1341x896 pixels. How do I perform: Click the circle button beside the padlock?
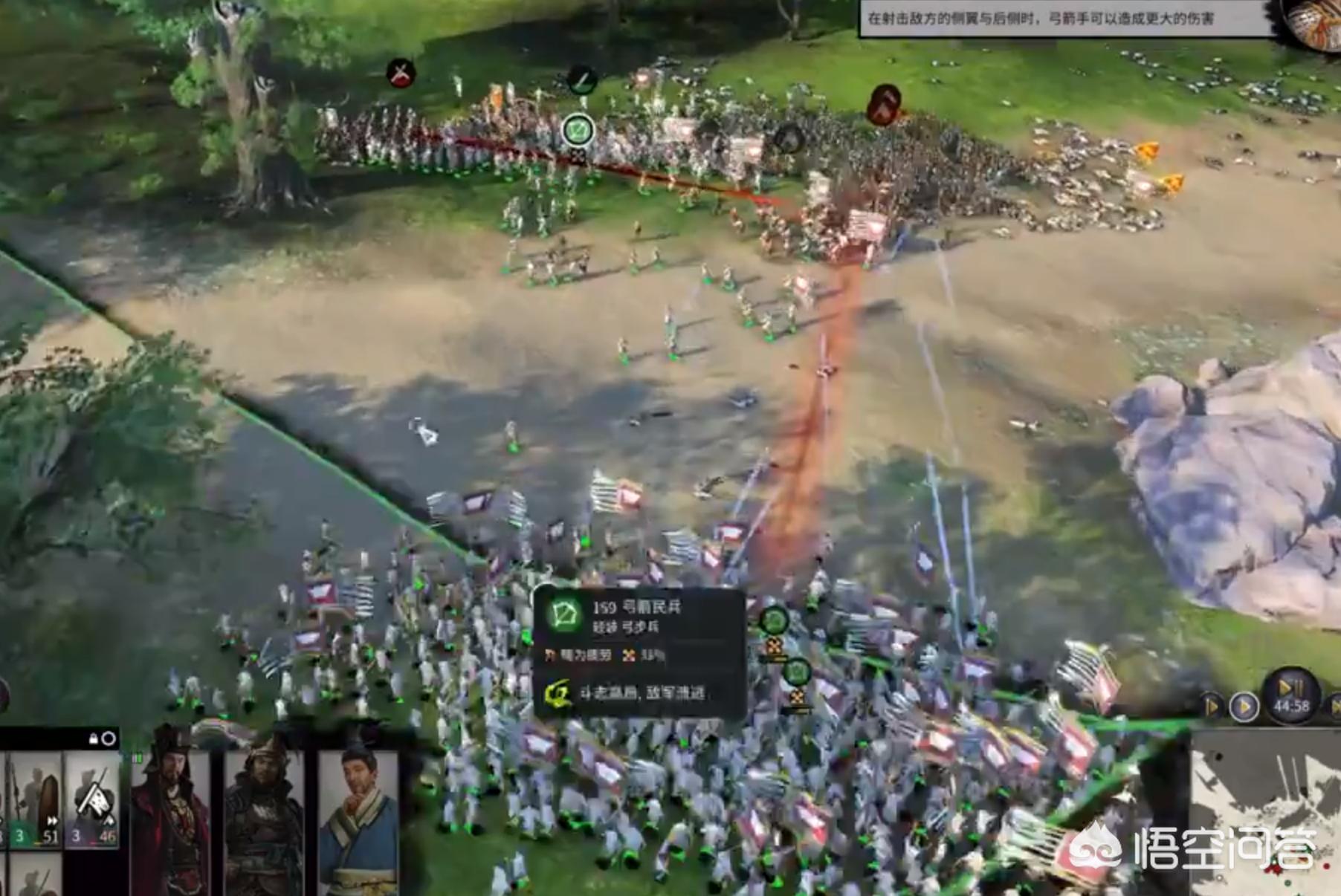coord(109,738)
